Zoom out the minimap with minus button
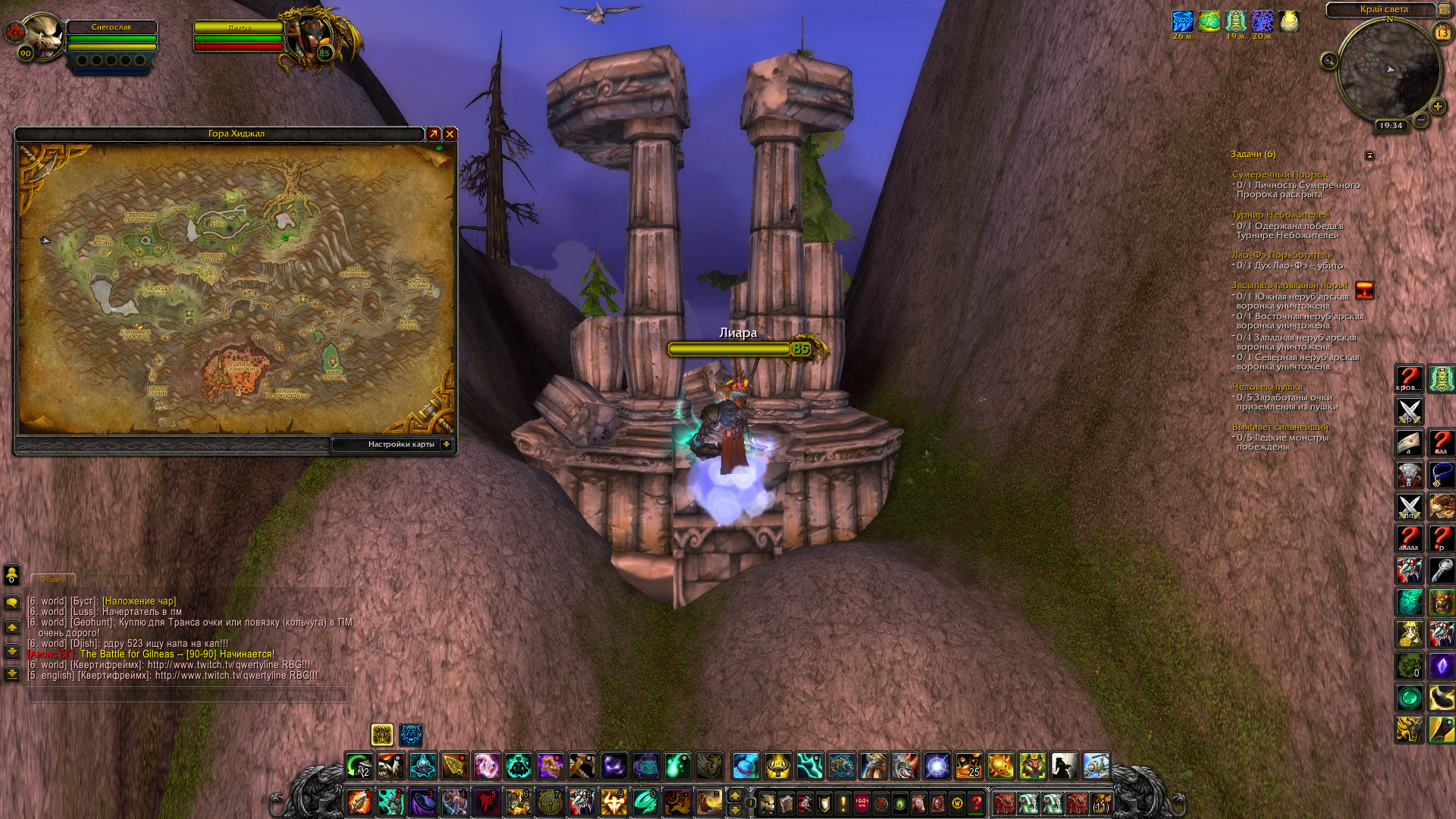1456x819 pixels. [1421, 120]
